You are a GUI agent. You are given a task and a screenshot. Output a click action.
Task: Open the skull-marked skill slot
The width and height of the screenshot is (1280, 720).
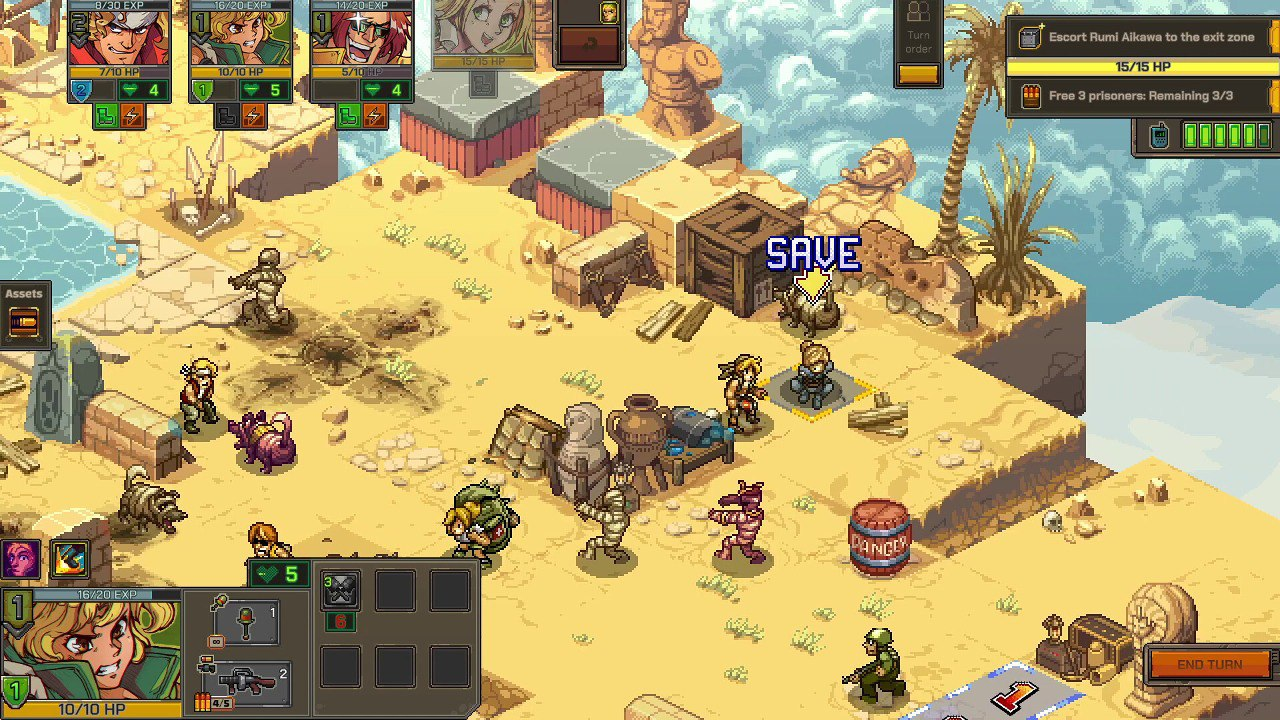click(340, 592)
